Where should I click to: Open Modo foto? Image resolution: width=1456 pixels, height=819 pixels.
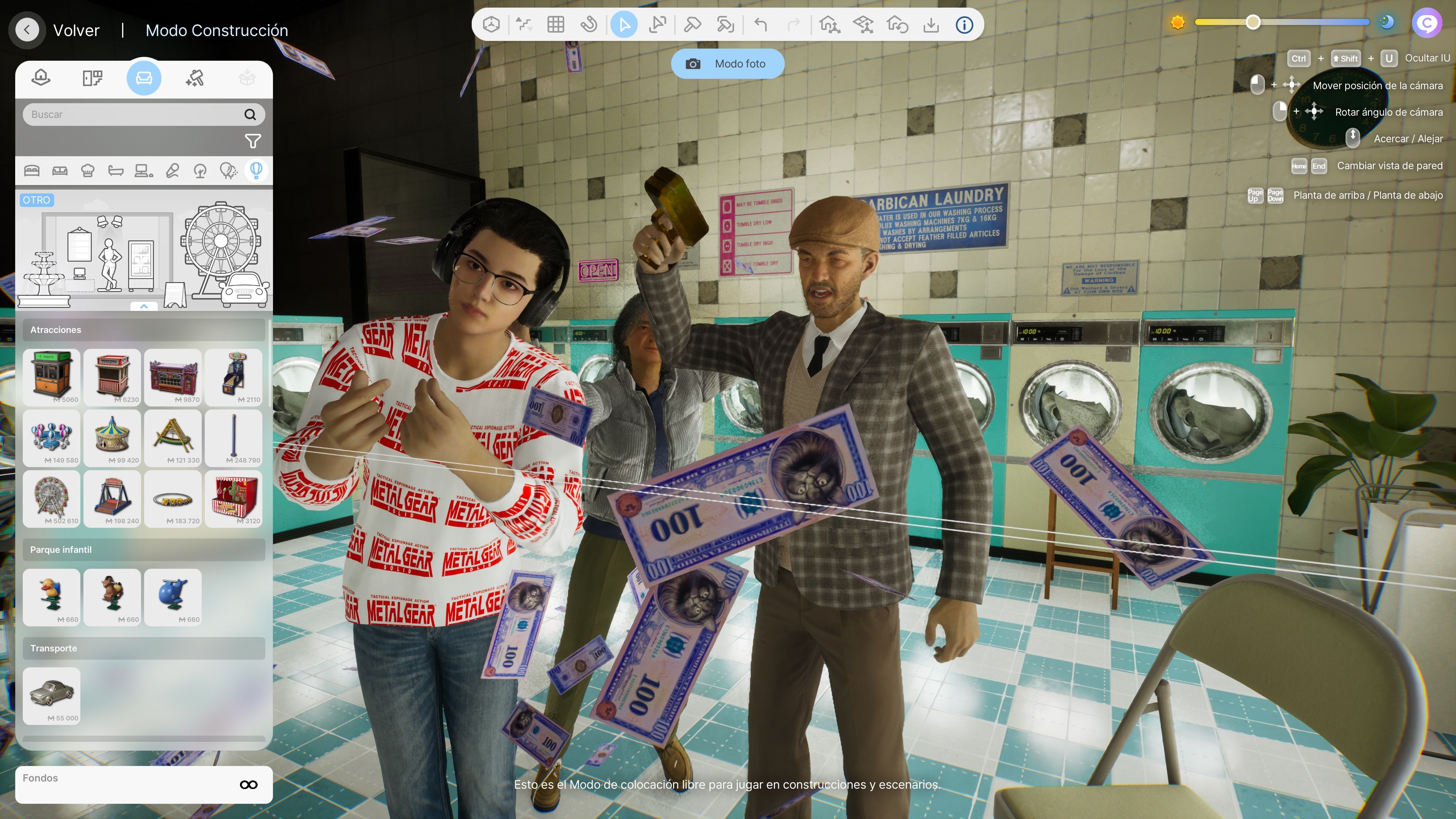pos(727,64)
